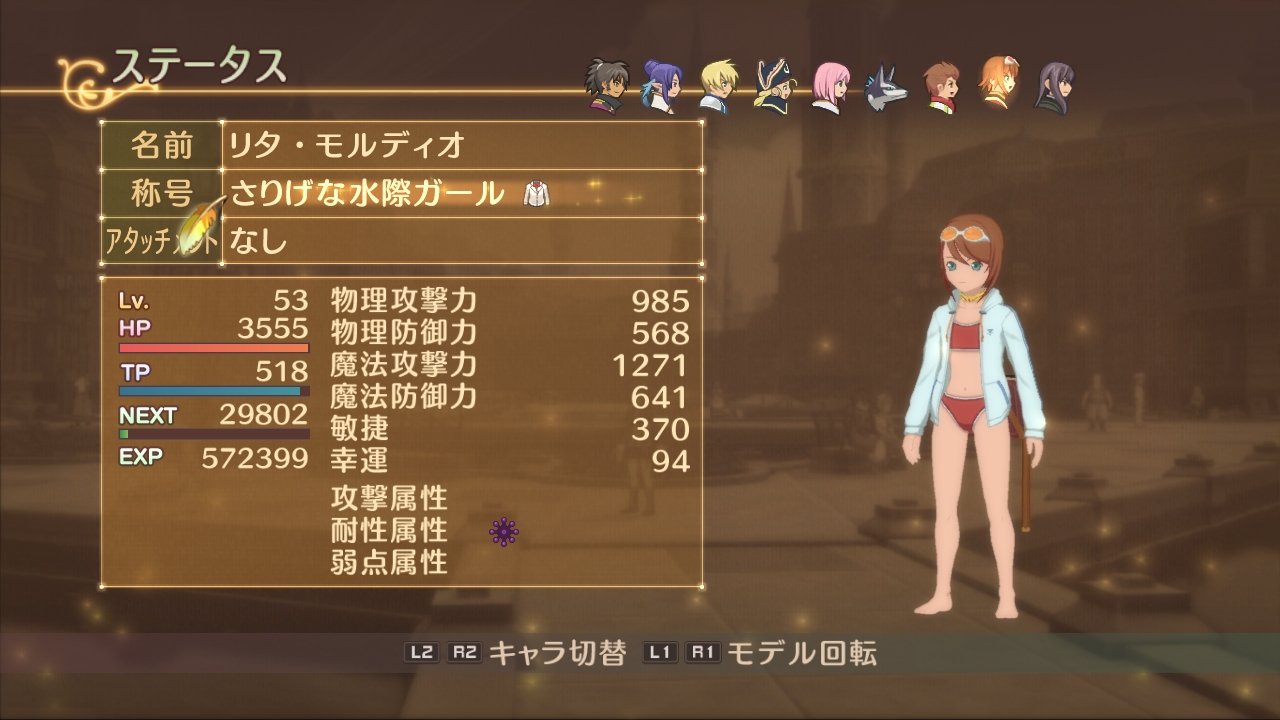Click the costume icon beside the title
Image resolution: width=1280 pixels, height=720 pixels.
[537, 194]
